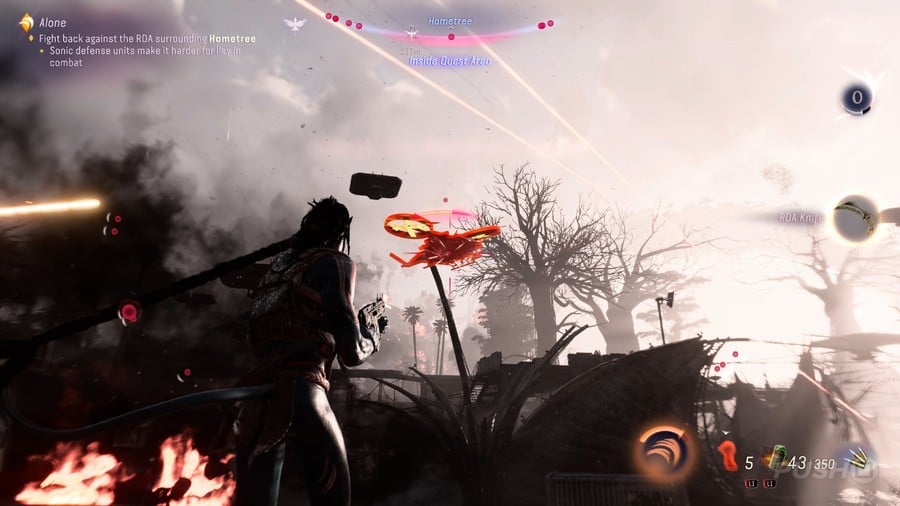Click the round counter icon showing 0

856,98
